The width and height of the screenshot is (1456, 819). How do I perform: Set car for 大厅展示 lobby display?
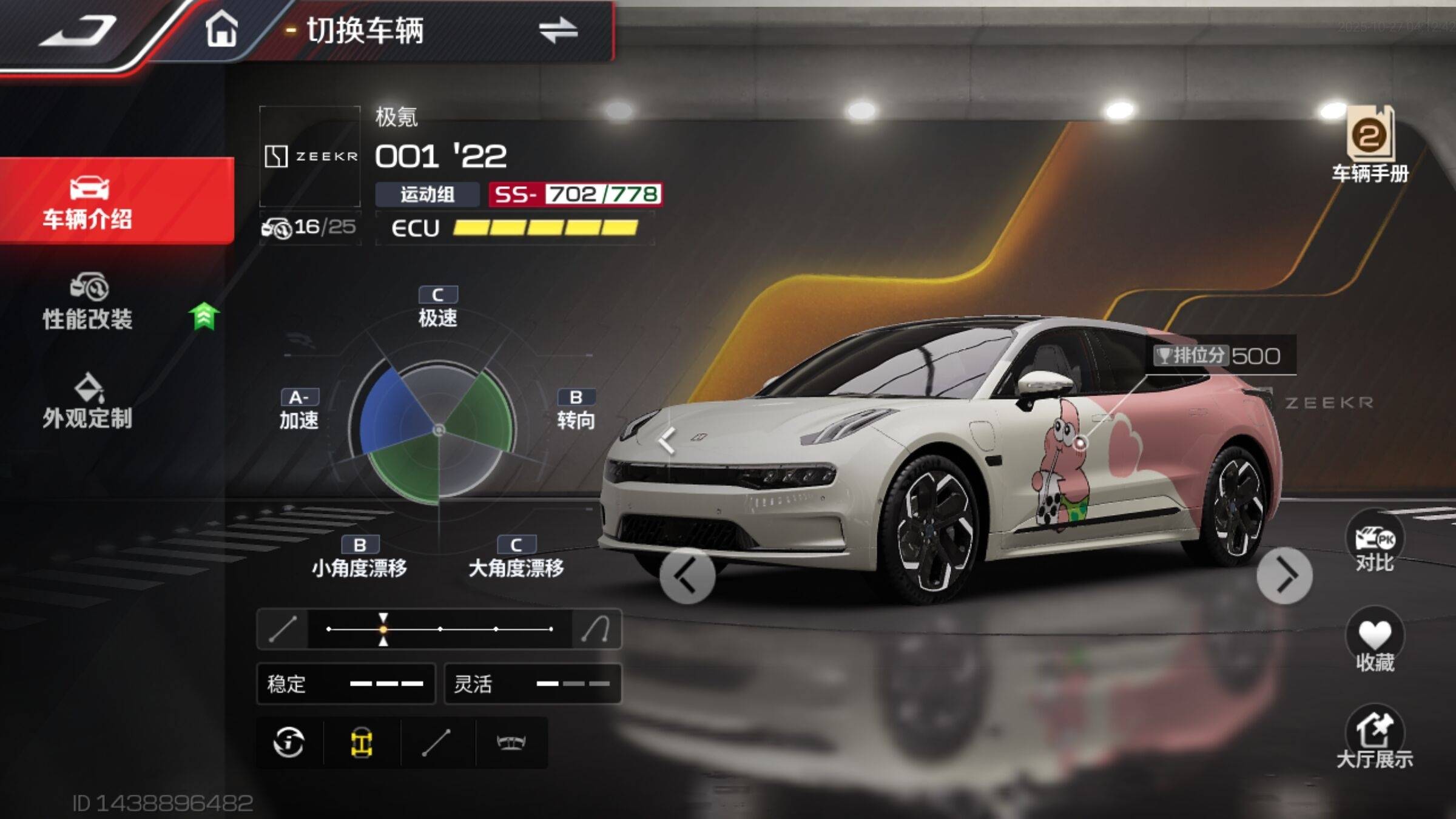[x=1375, y=738]
